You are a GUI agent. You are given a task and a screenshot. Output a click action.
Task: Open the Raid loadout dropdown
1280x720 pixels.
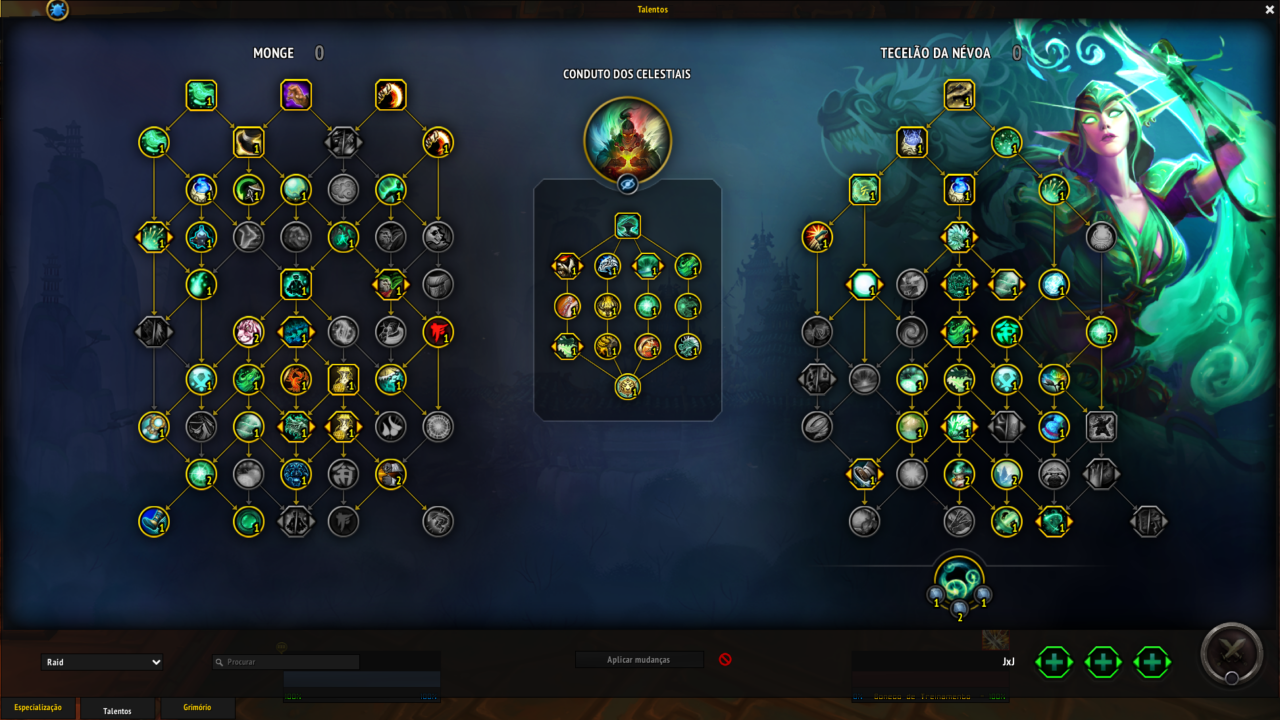(102, 662)
